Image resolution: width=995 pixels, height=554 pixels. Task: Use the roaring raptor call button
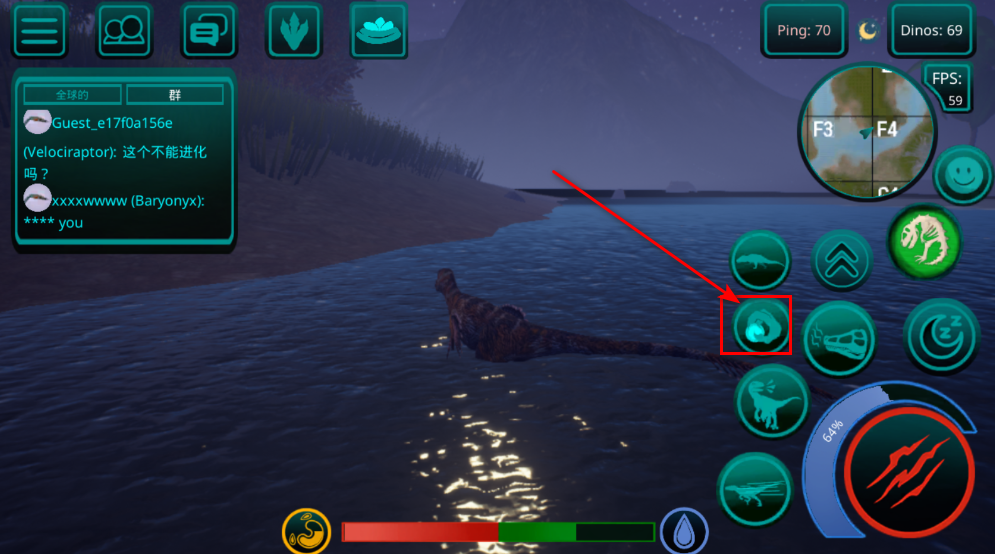point(772,401)
